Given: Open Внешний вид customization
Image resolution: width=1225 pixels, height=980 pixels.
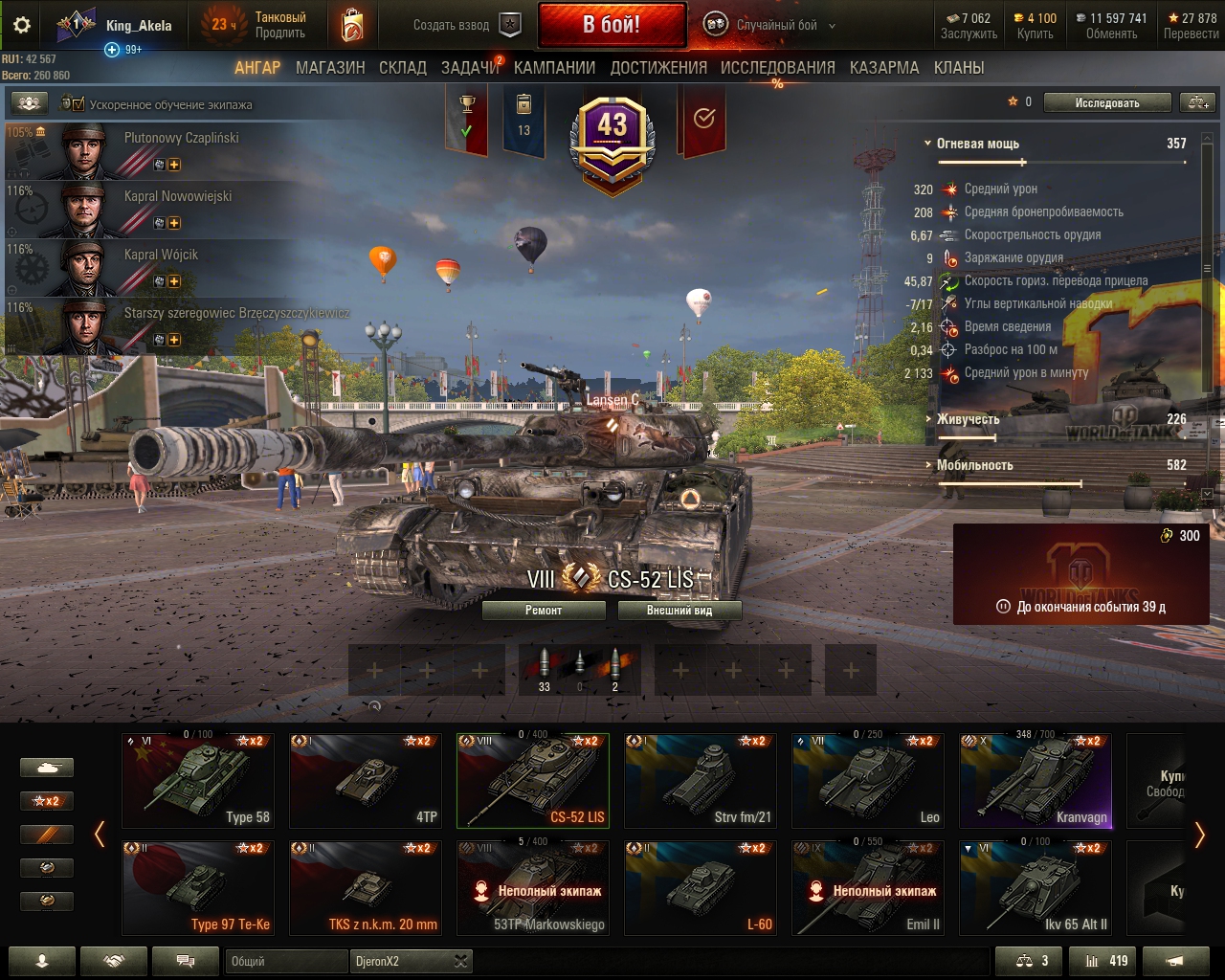Looking at the screenshot, I should (679, 611).
